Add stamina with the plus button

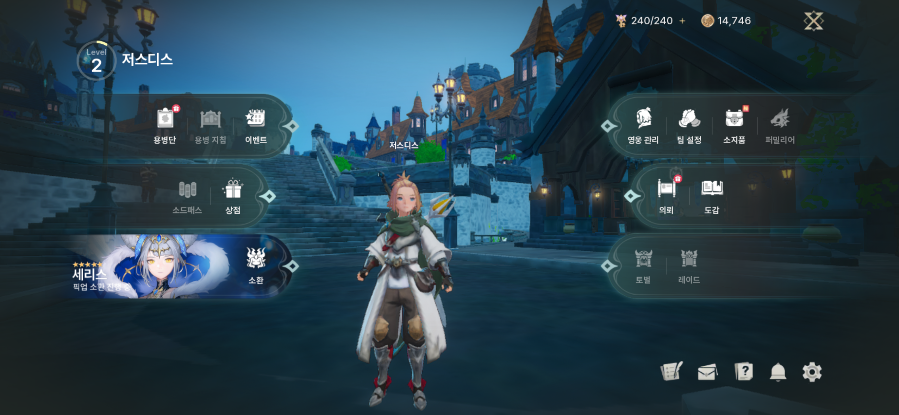pos(683,20)
